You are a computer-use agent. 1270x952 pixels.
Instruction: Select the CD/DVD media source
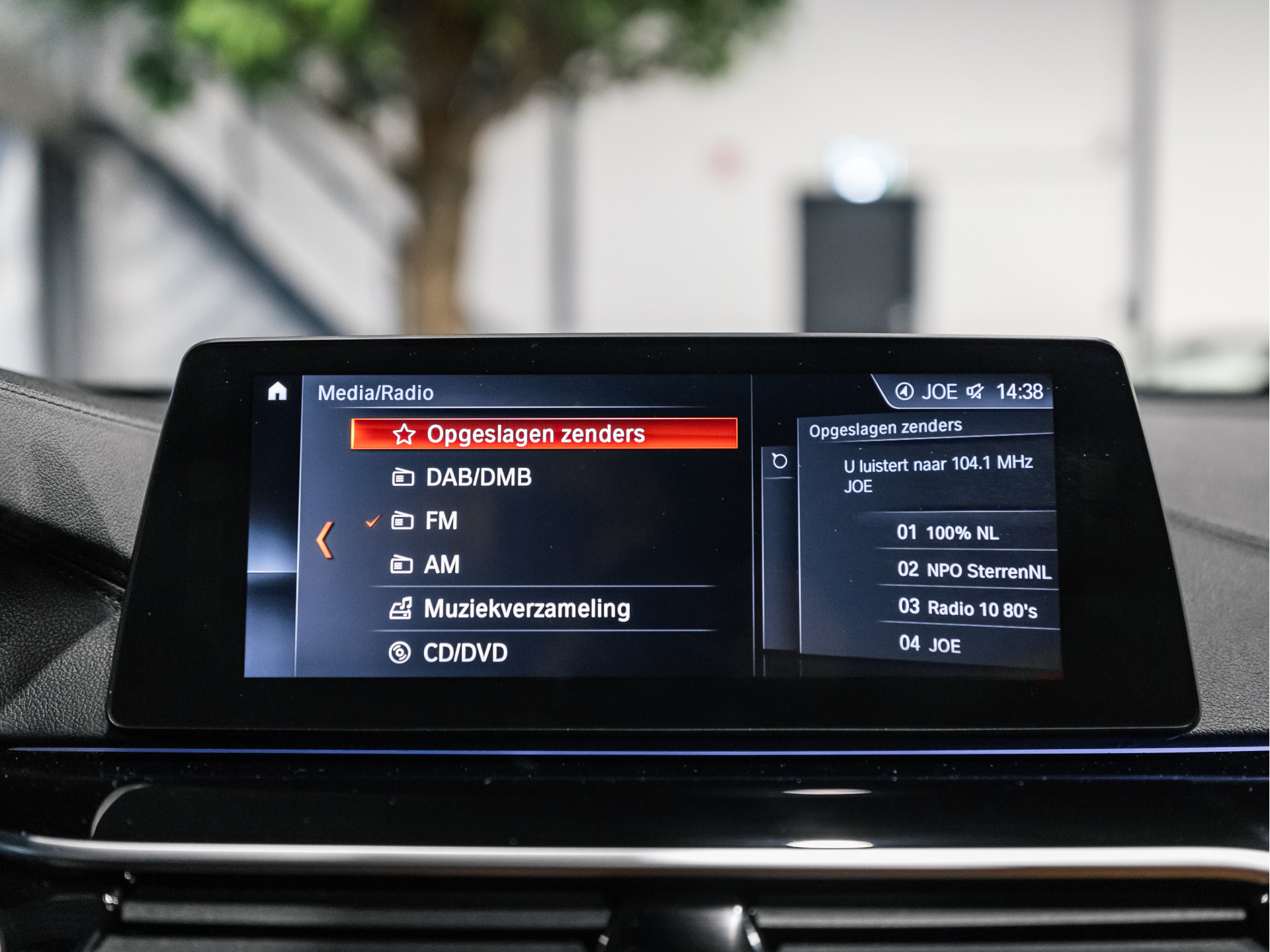coord(464,653)
